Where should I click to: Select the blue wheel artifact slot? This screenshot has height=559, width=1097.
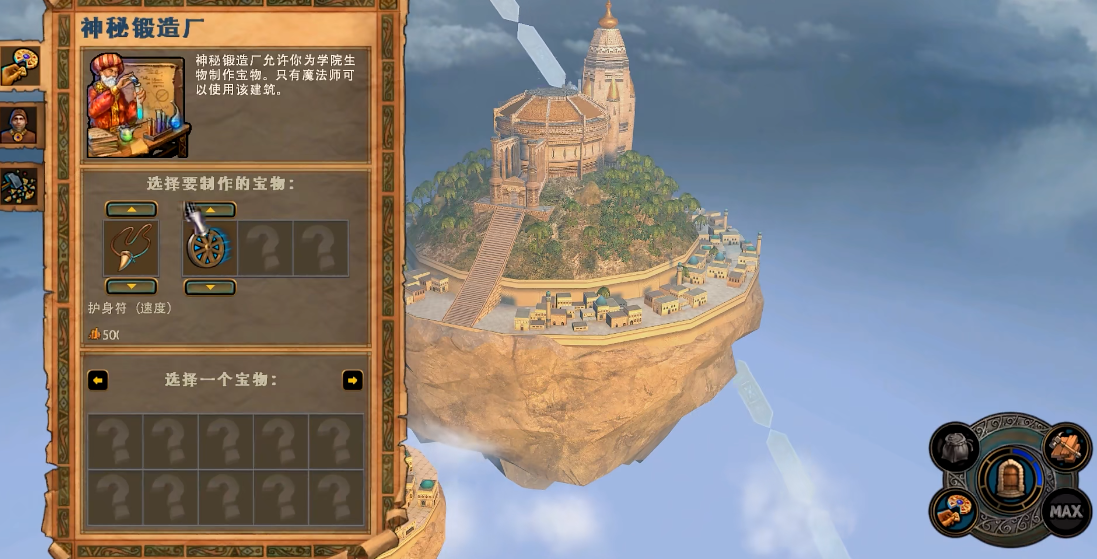point(209,248)
